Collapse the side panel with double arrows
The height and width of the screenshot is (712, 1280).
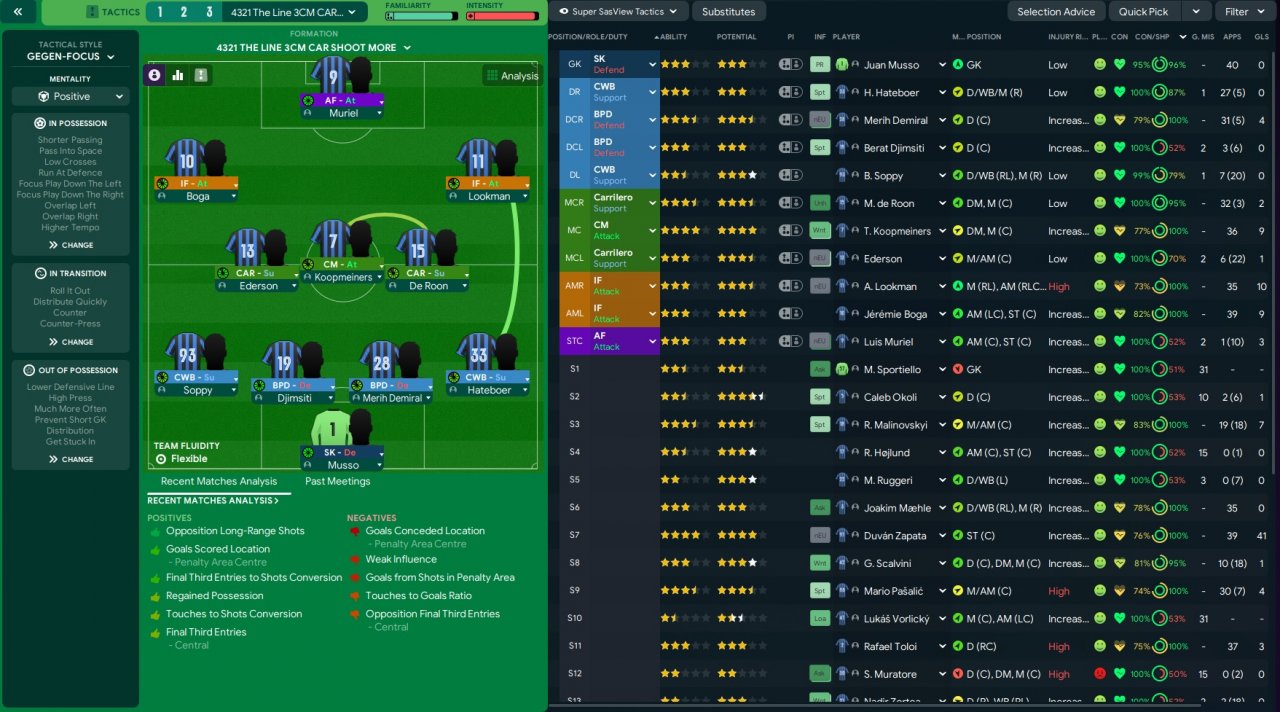(x=19, y=12)
